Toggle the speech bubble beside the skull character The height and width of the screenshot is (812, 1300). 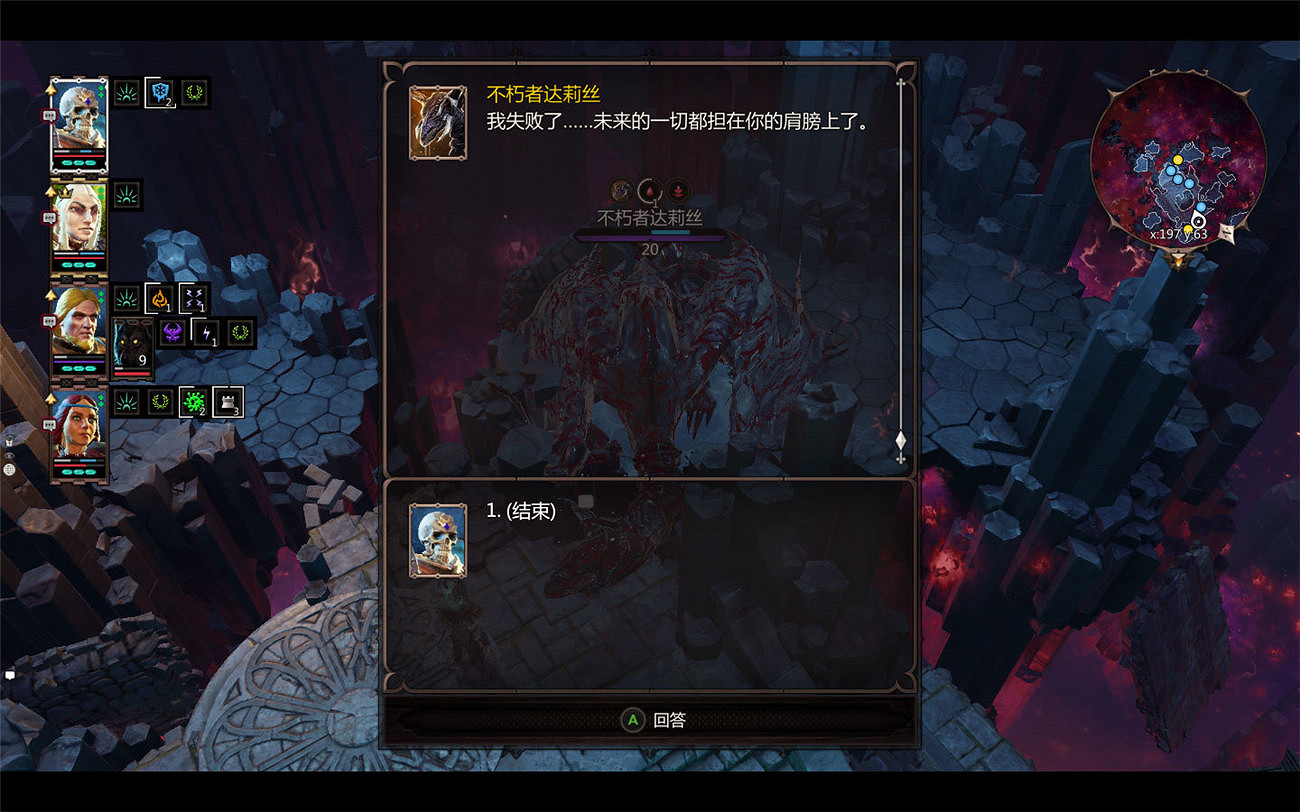50,116
